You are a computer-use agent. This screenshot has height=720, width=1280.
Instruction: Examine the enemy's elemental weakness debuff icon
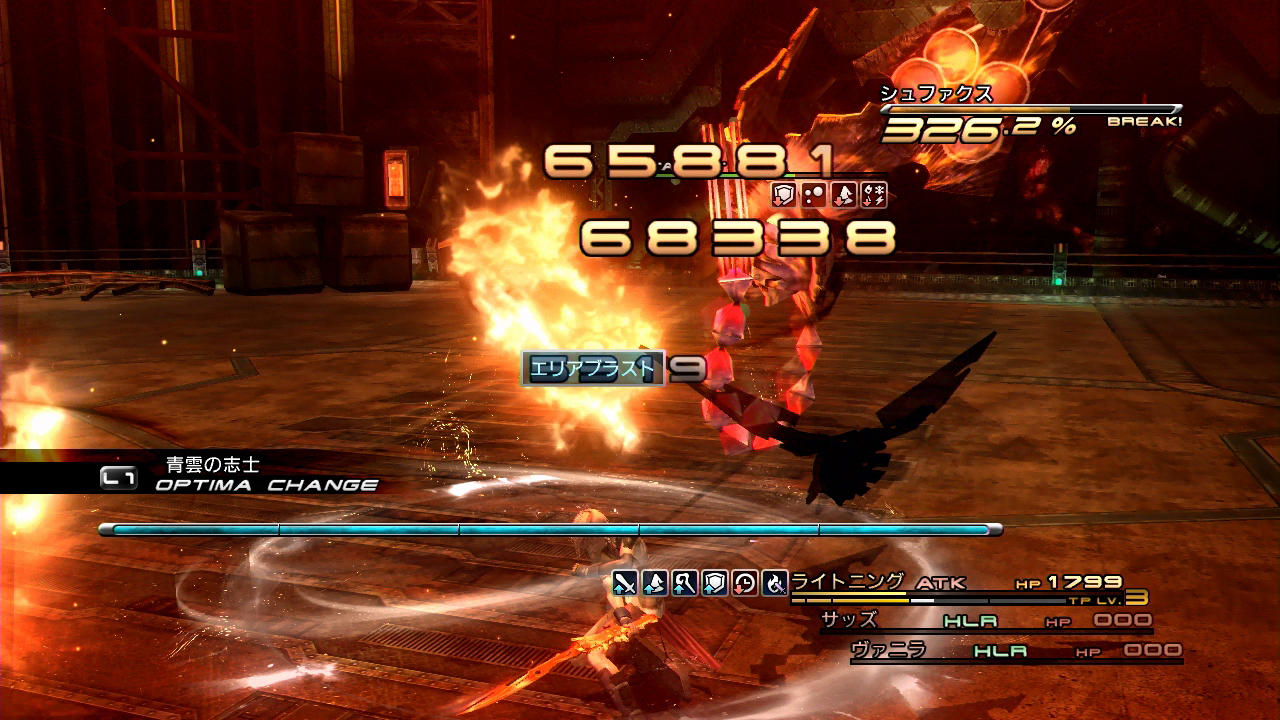[872, 195]
